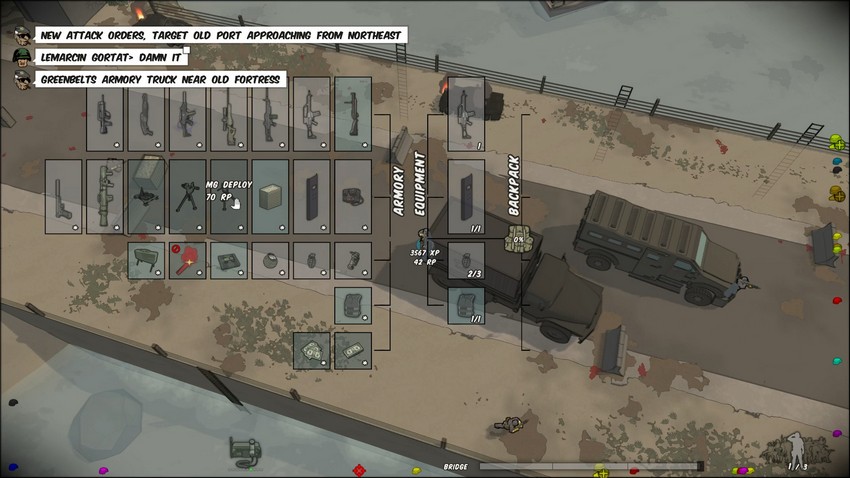Viewport: 850px width, 478px height.
Task: Select the equipped vest slot showing 1/1
Action: (x=466, y=305)
